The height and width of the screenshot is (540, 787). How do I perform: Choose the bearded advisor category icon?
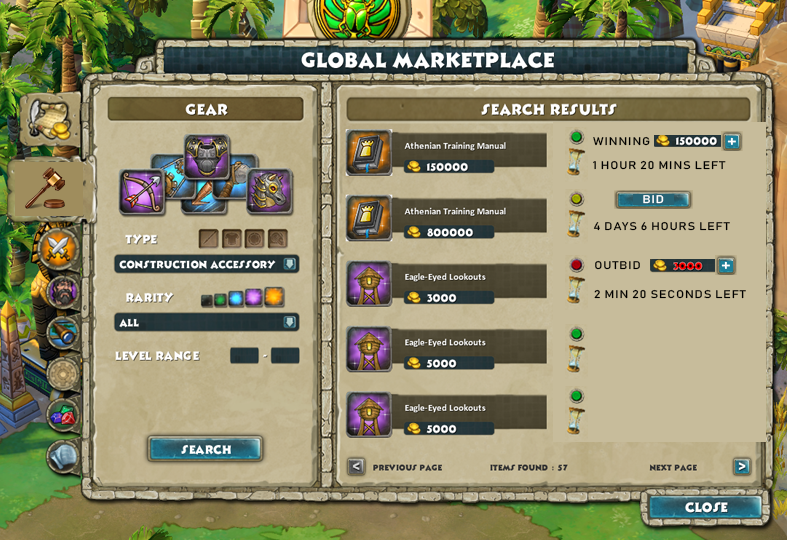pyautogui.click(x=62, y=292)
